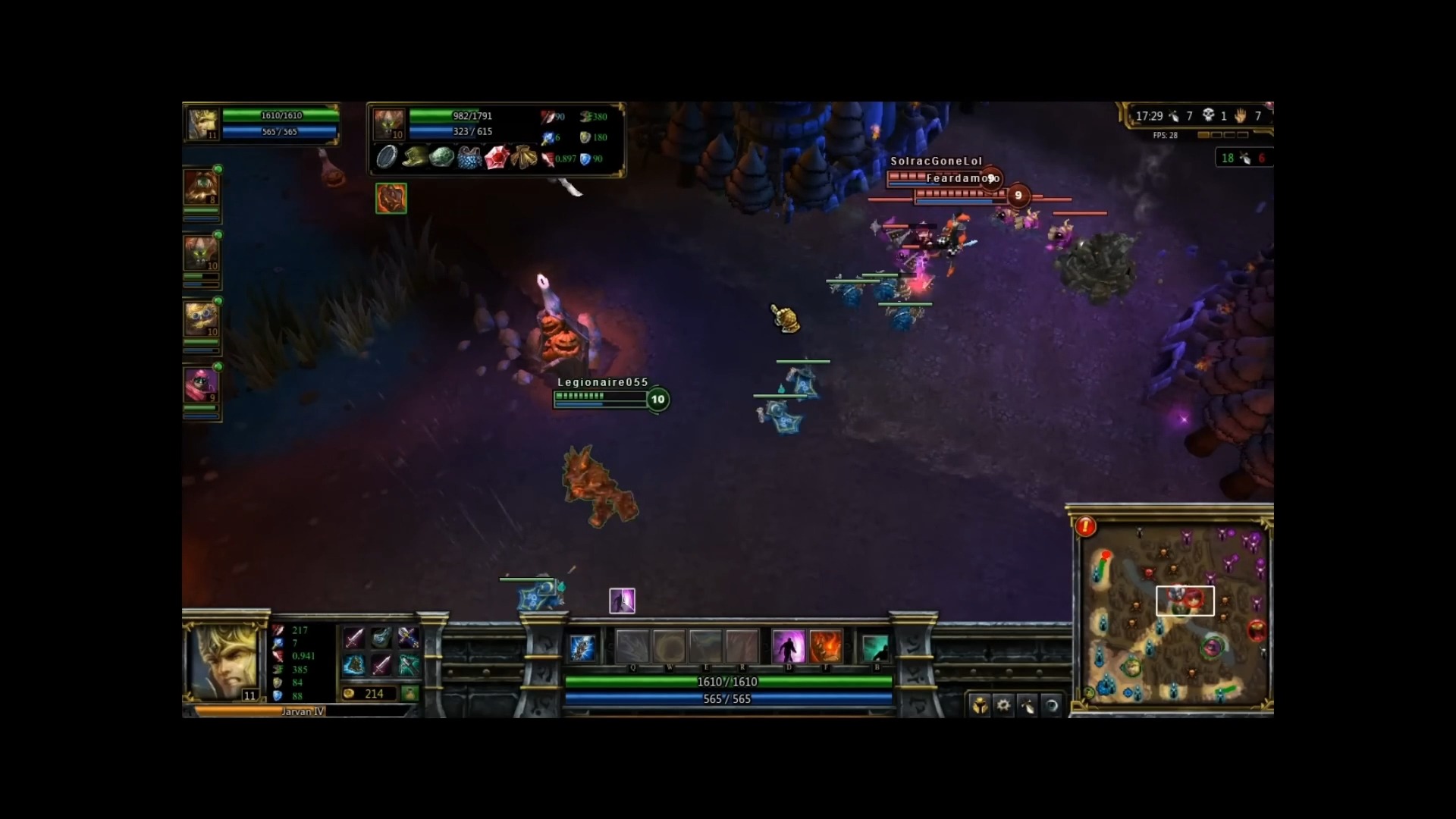Cast the purple Flash summoner spell
This screenshot has width=1456, height=819.
pyautogui.click(x=788, y=647)
